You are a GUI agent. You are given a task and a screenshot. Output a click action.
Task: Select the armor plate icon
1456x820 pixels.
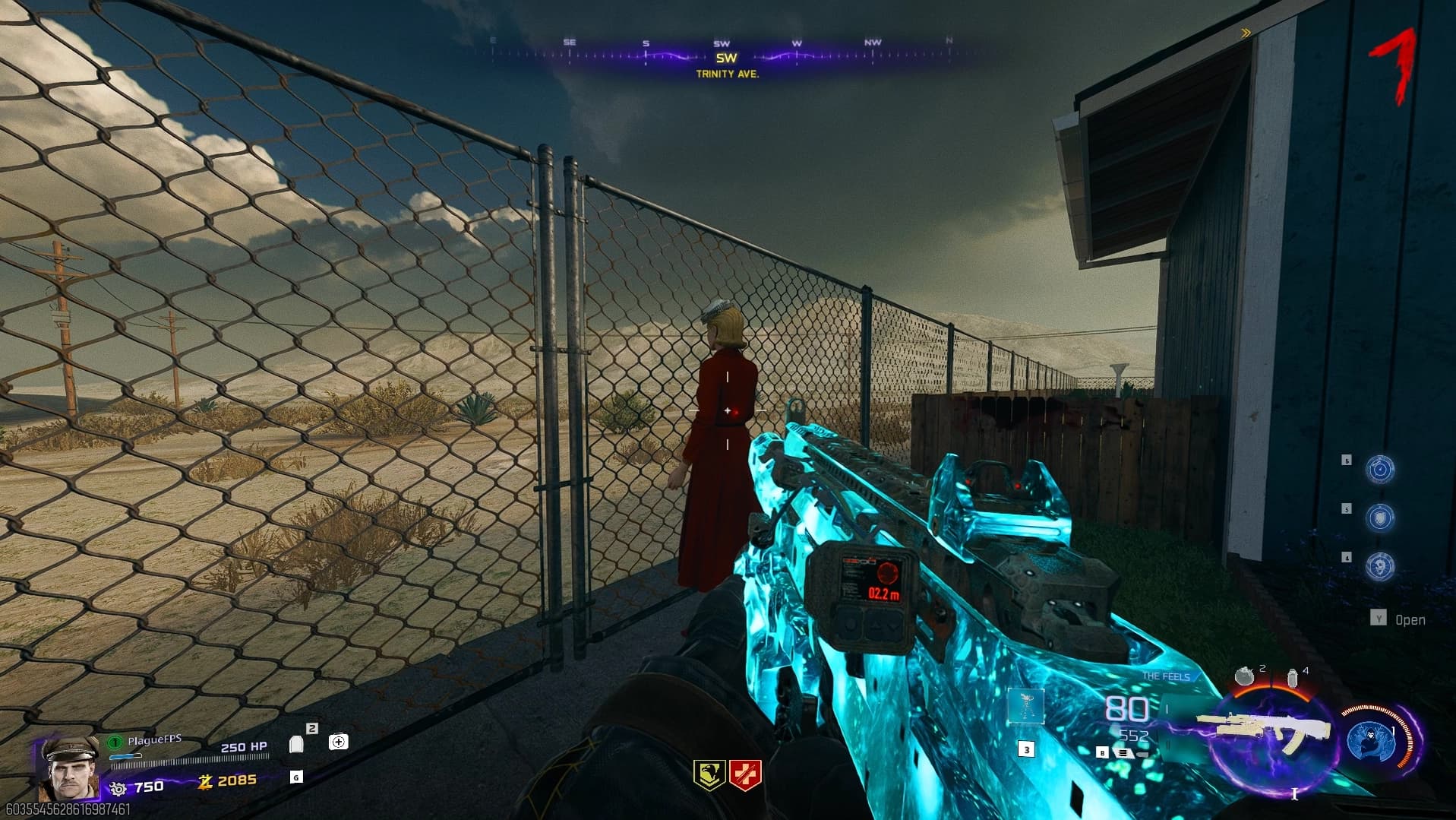[x=296, y=743]
